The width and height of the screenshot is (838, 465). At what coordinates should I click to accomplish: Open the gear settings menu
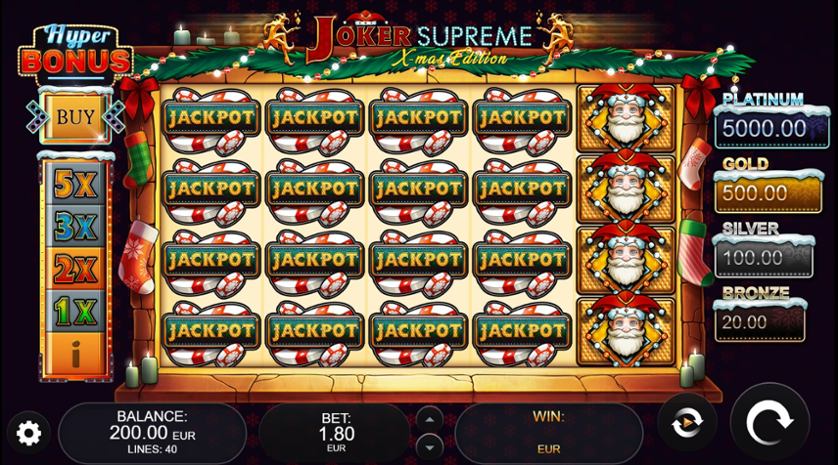[x=29, y=433]
